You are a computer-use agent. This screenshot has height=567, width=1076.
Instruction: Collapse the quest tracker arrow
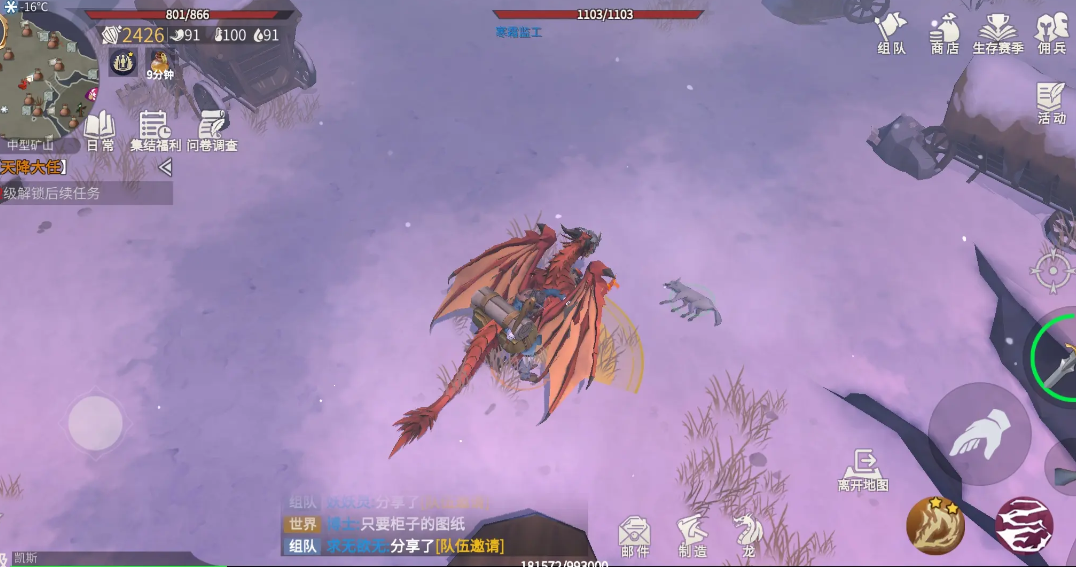(165, 167)
